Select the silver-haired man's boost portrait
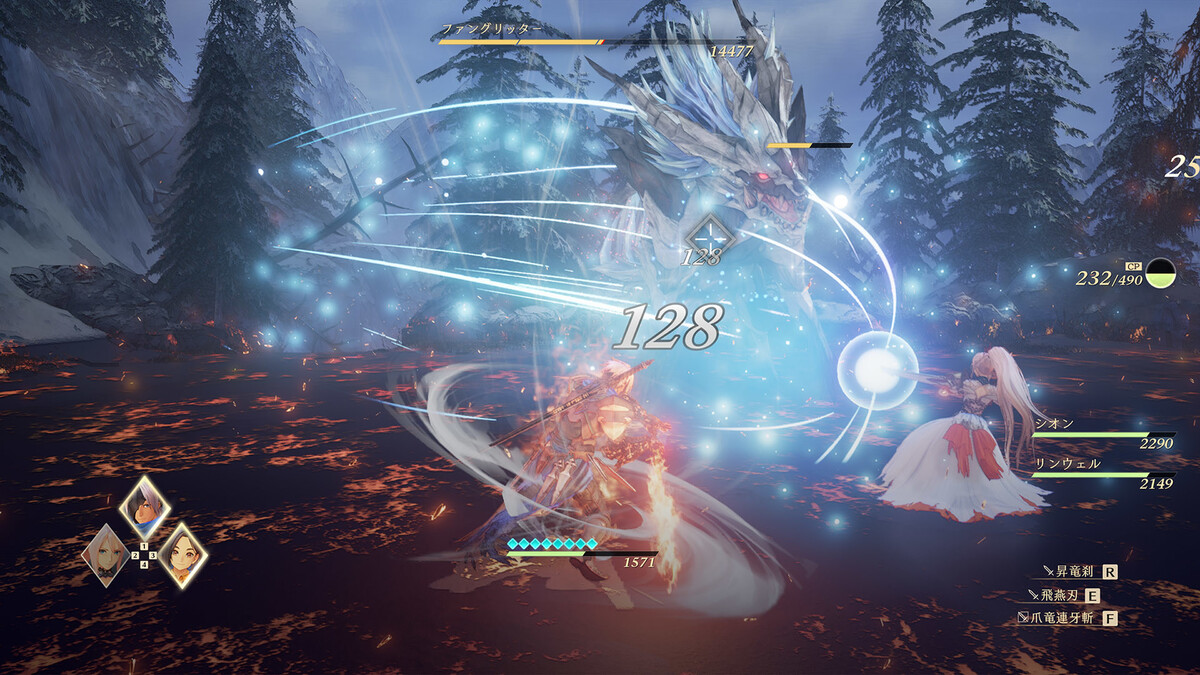The width and height of the screenshot is (1200, 675). coord(144,508)
